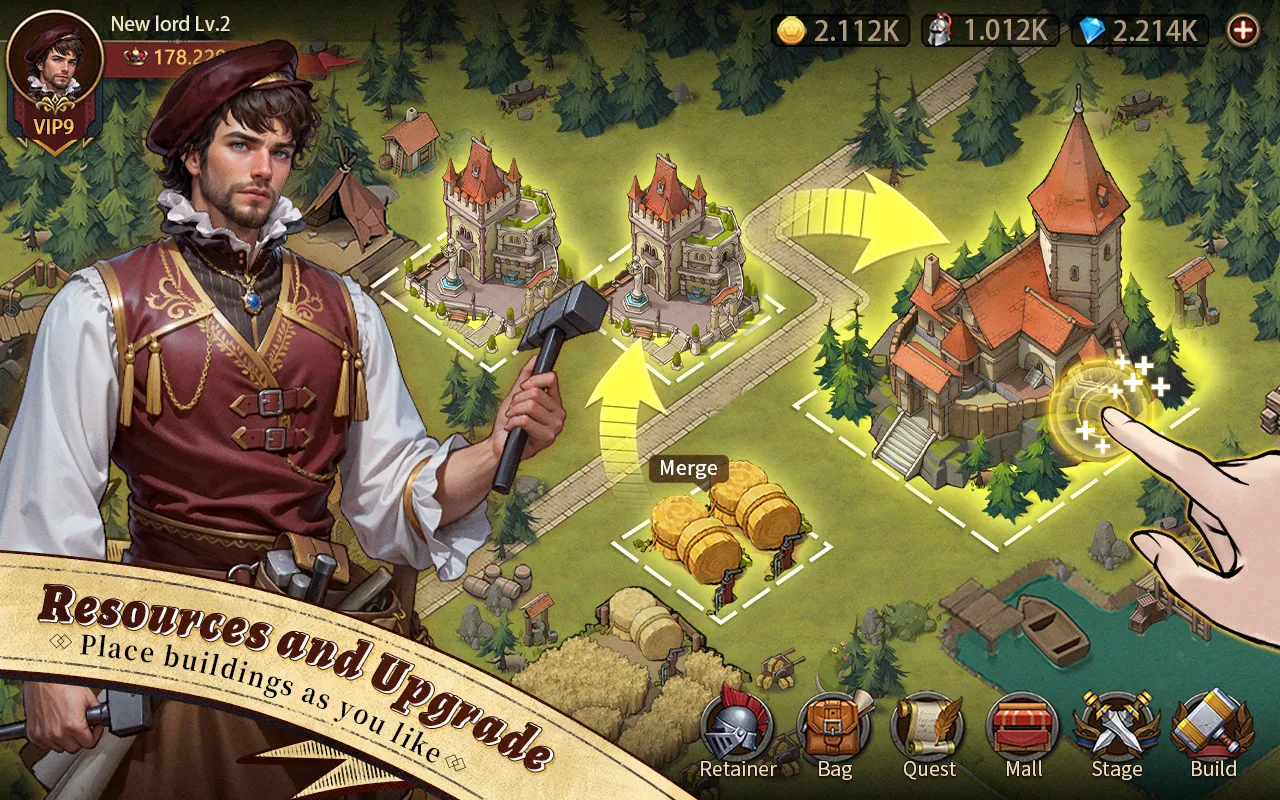This screenshot has height=800, width=1280.
Task: Open the lord portrait profile
Action: pyautogui.click(x=54, y=58)
